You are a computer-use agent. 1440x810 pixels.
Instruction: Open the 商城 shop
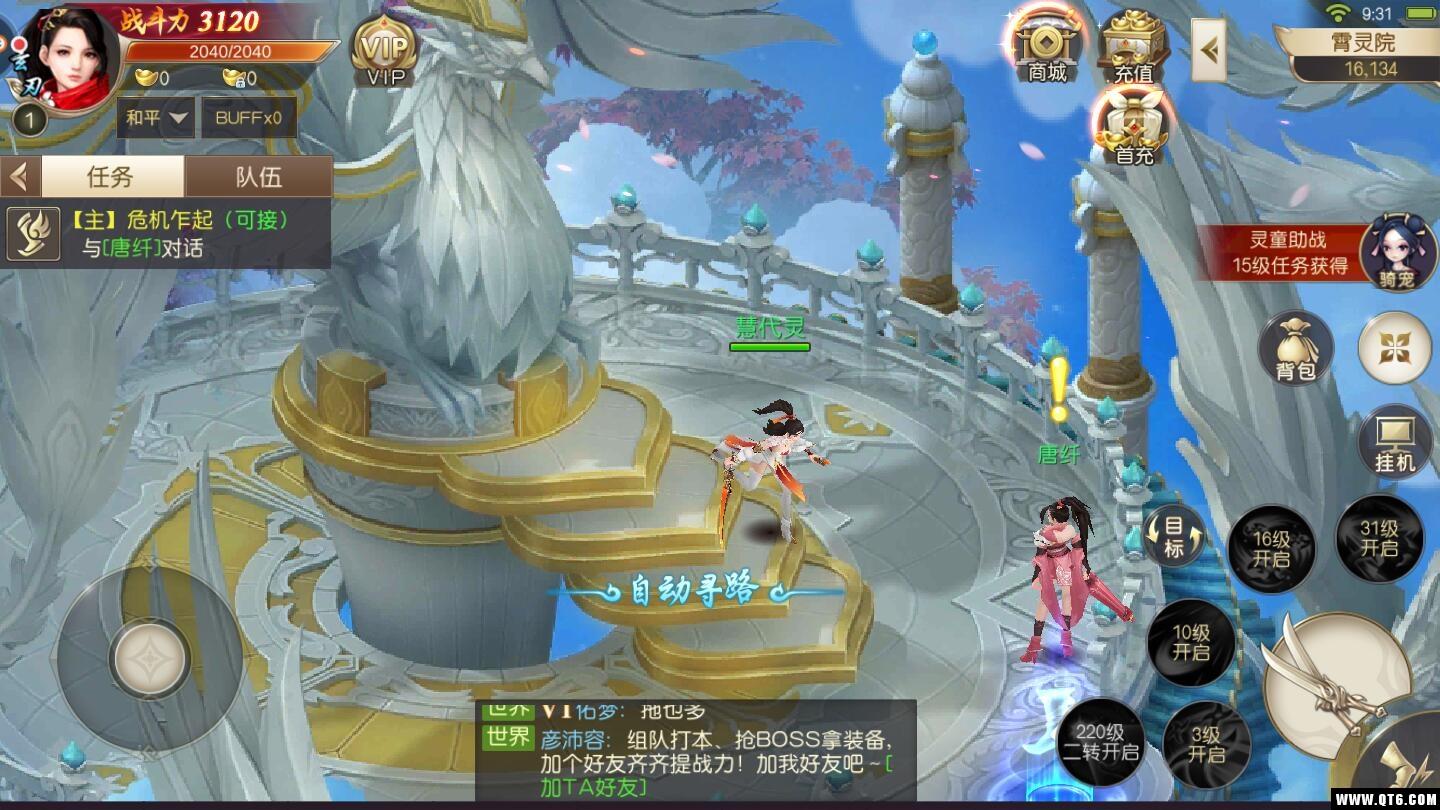click(x=1047, y=47)
